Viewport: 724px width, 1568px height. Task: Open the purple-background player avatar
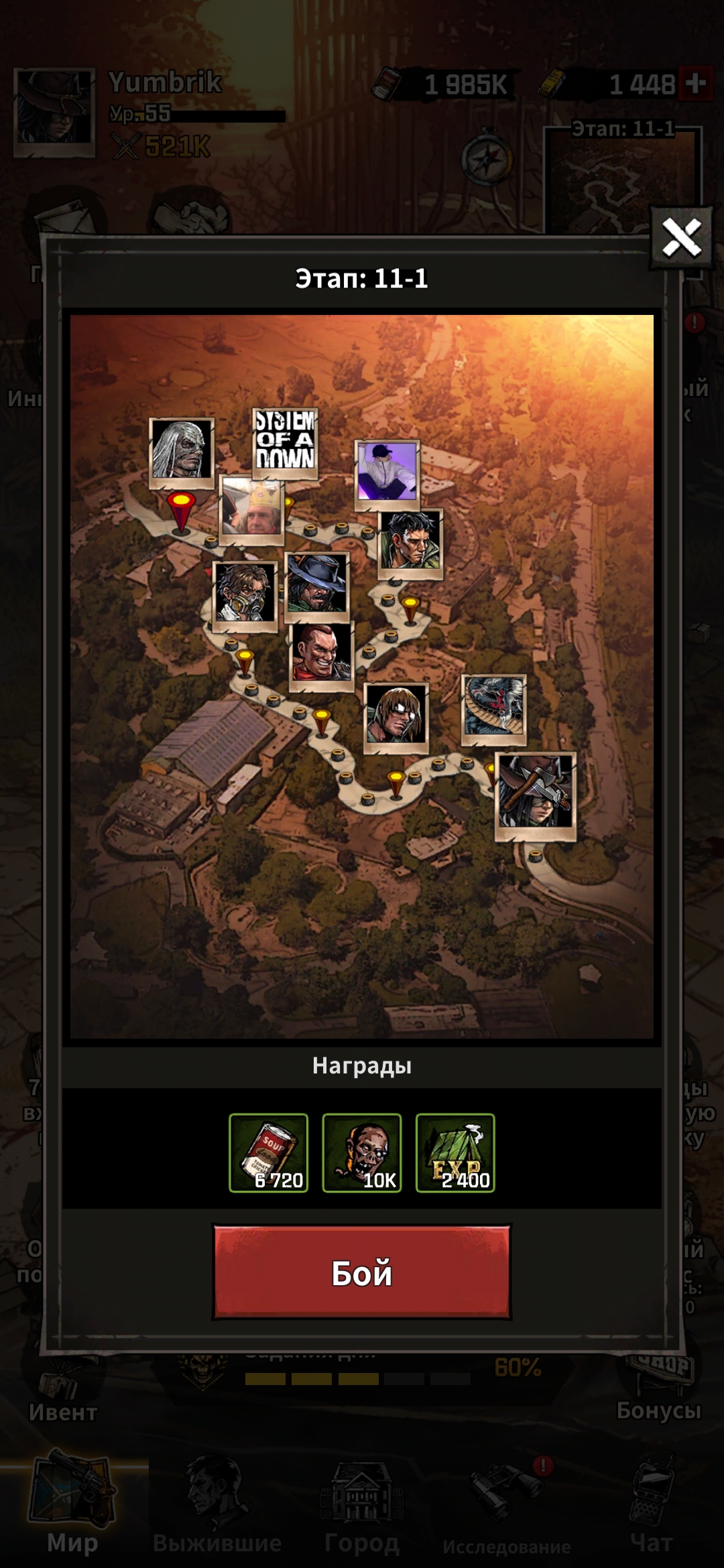[x=387, y=472]
